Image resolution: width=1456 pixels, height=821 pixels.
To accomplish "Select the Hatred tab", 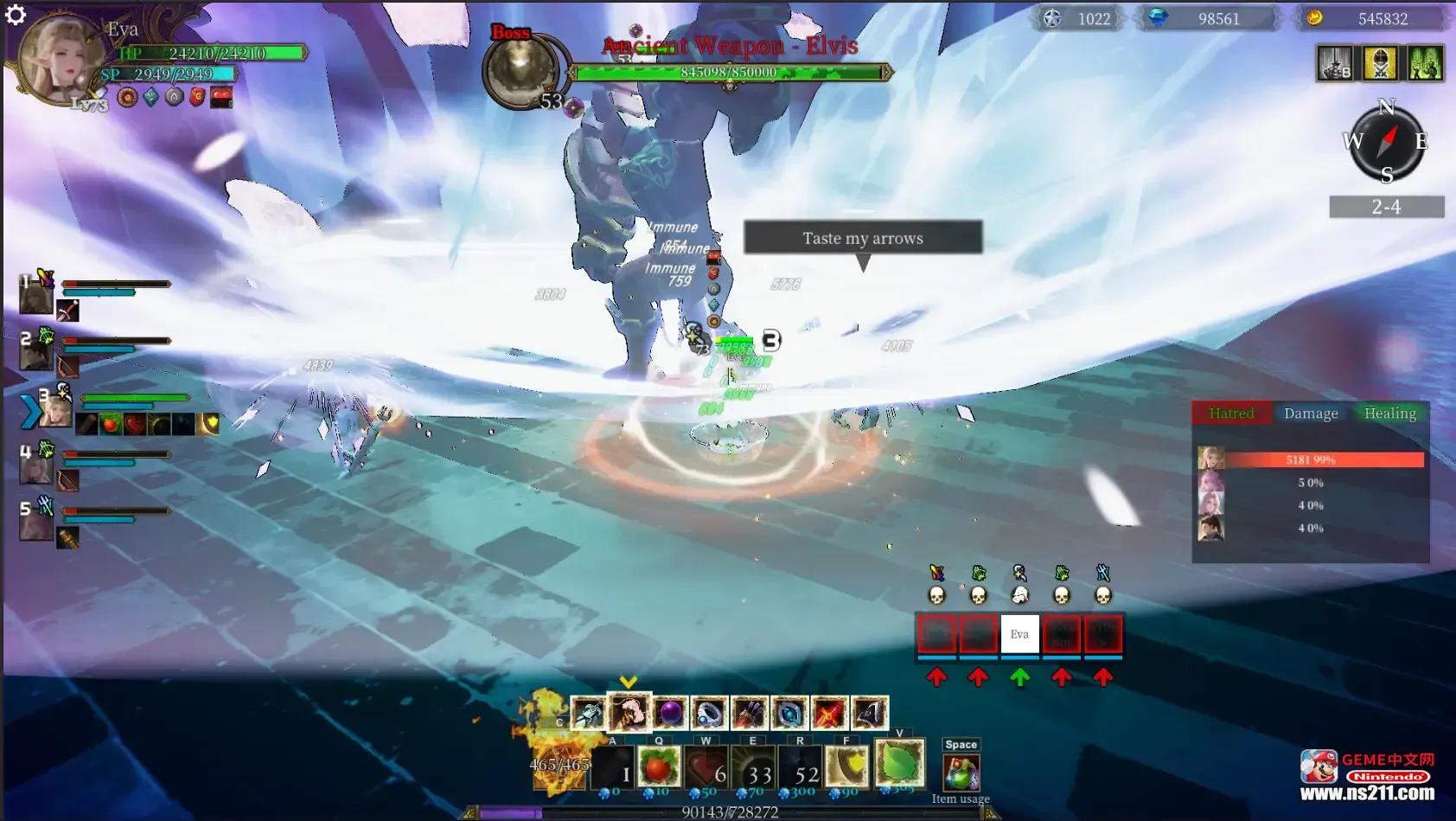I will (x=1231, y=414).
